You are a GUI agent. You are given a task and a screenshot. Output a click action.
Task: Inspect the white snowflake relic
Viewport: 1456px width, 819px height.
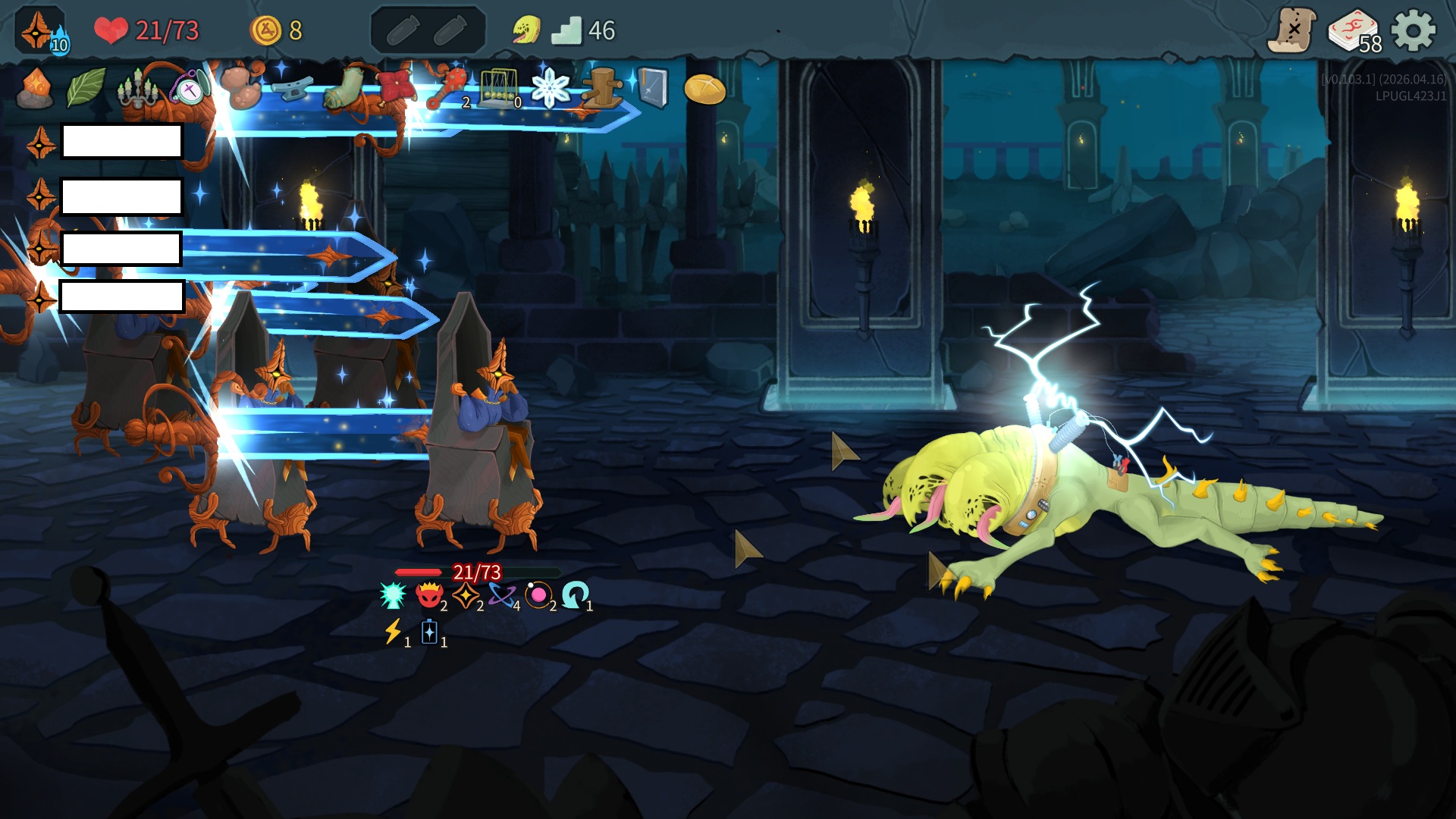pyautogui.click(x=551, y=89)
